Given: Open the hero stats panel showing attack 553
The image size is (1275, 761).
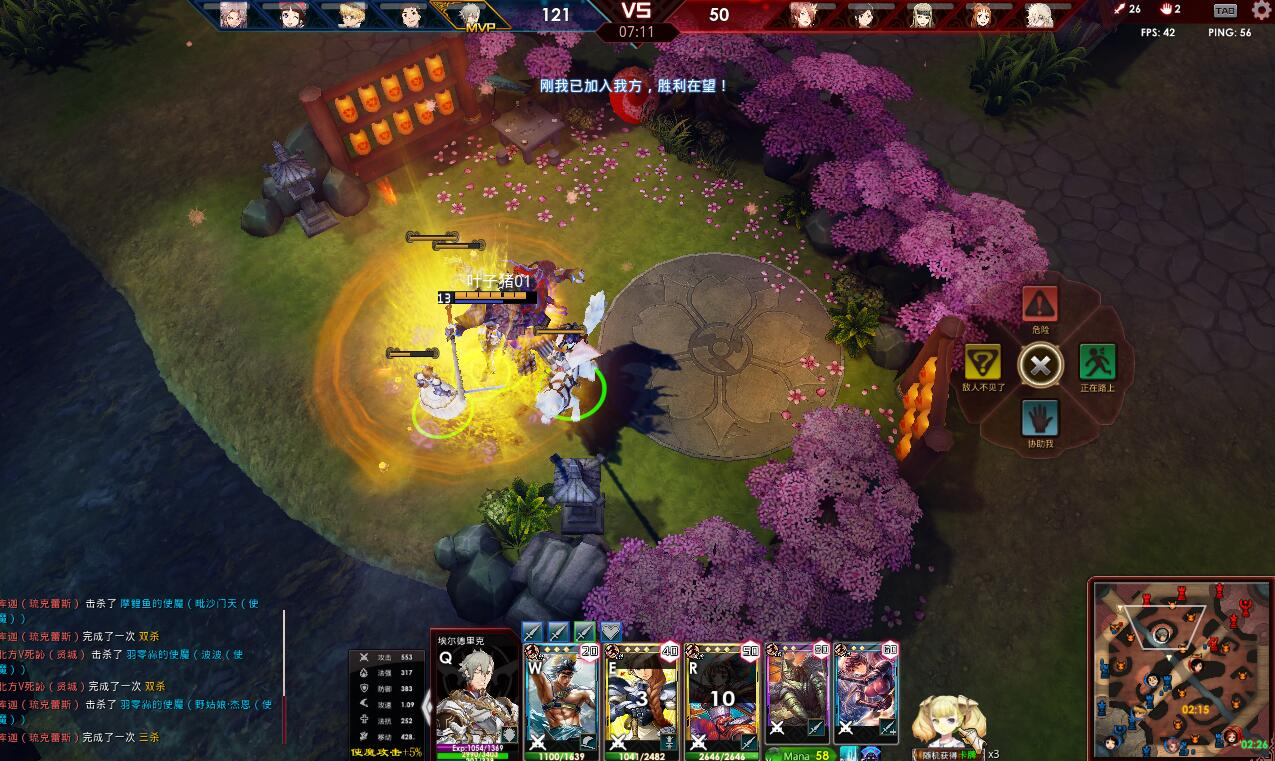Looking at the screenshot, I should click(387, 702).
